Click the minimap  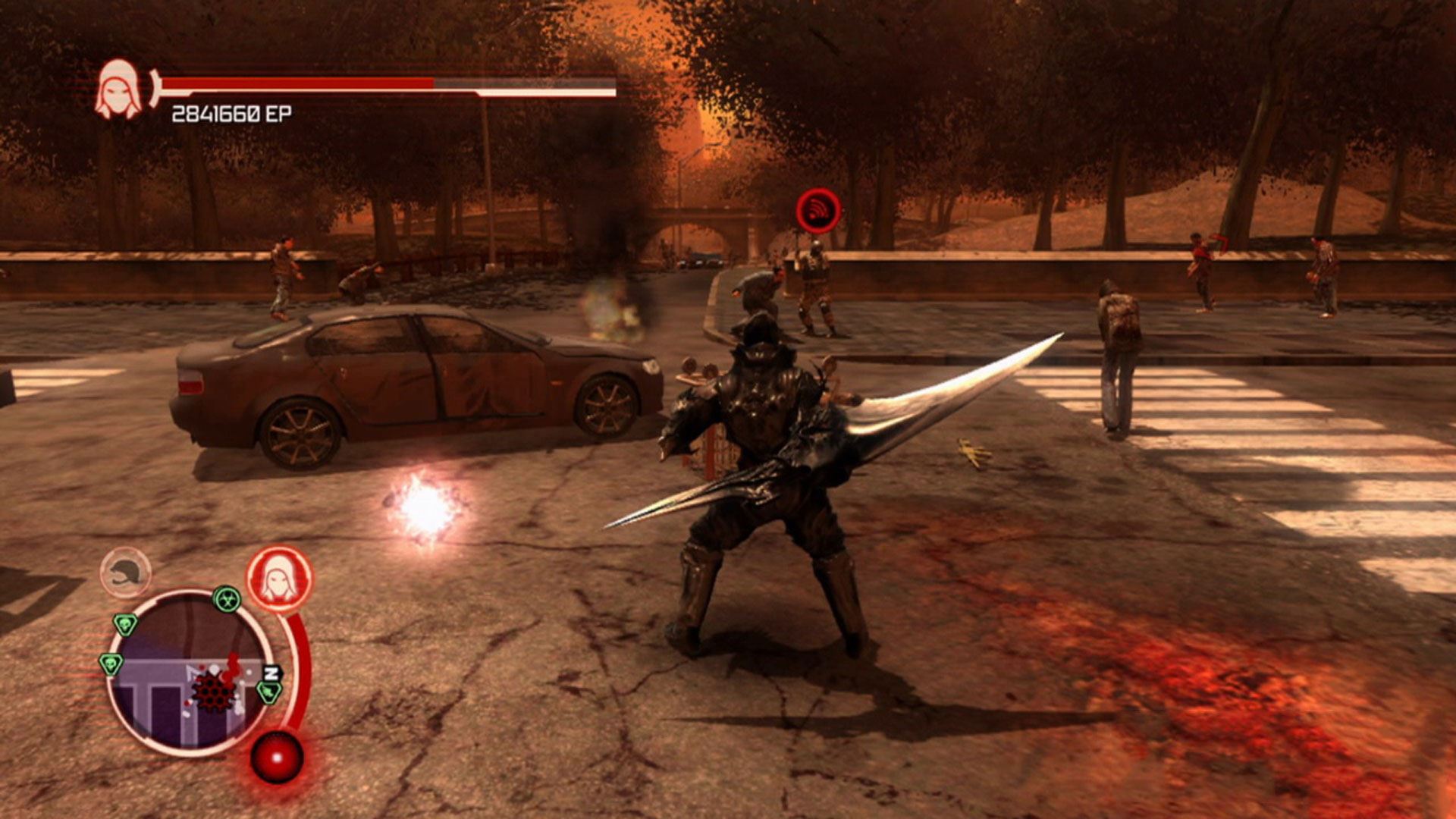click(x=190, y=673)
